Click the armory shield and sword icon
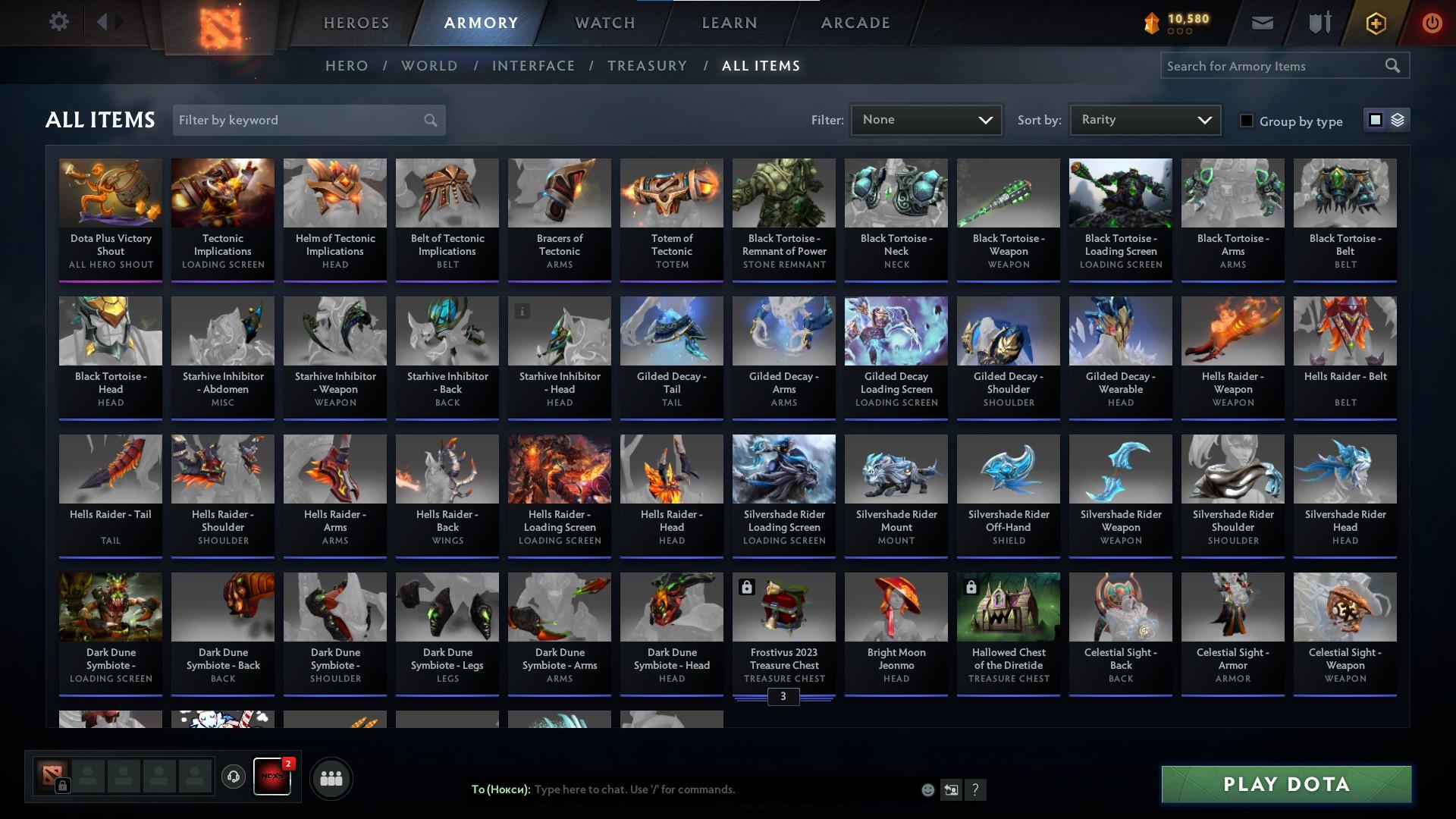 (1318, 22)
